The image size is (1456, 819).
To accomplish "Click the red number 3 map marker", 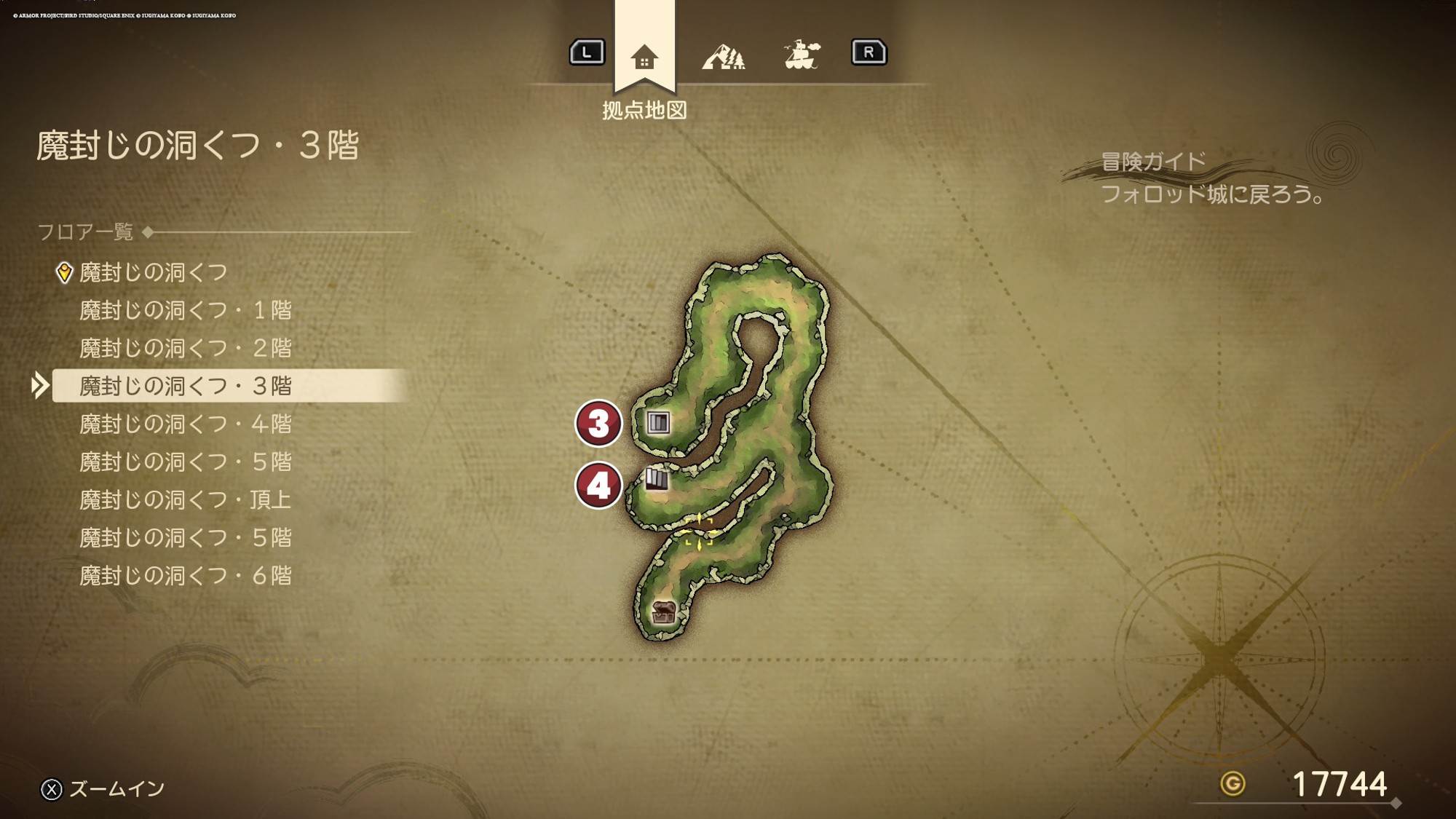I will point(598,423).
